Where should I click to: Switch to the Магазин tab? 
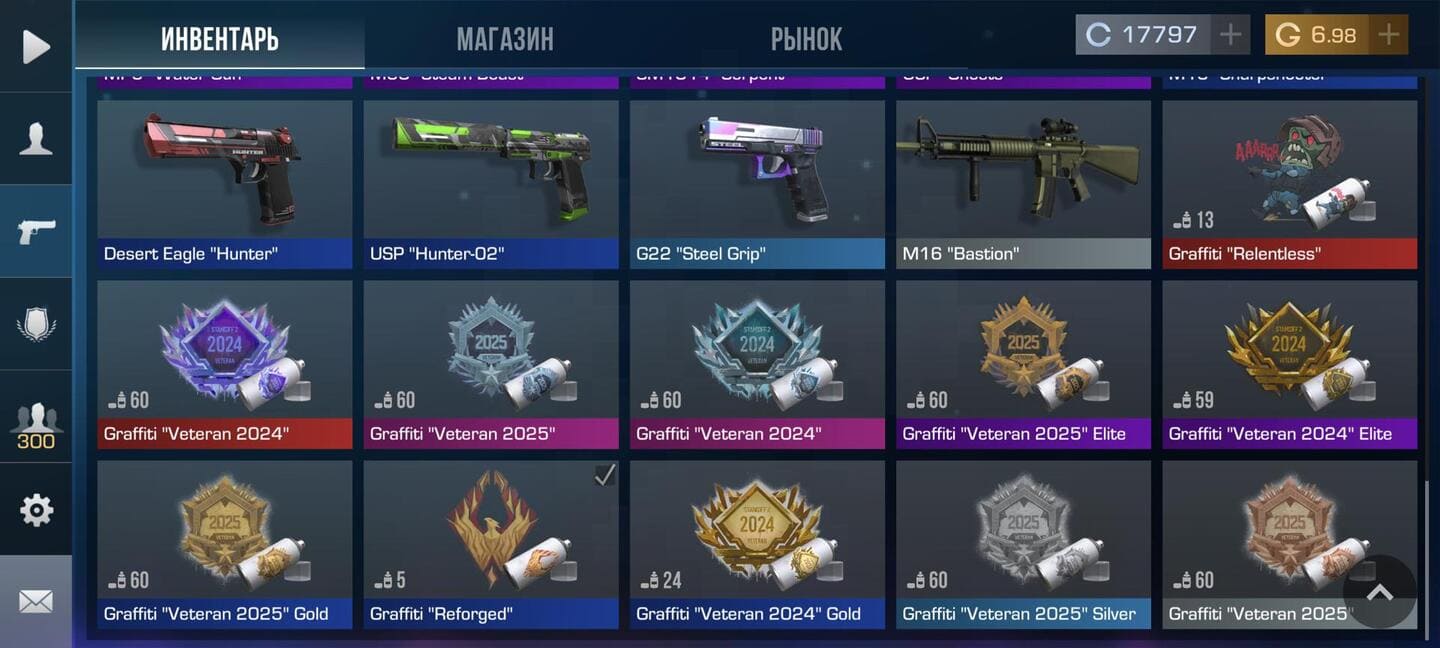click(504, 39)
